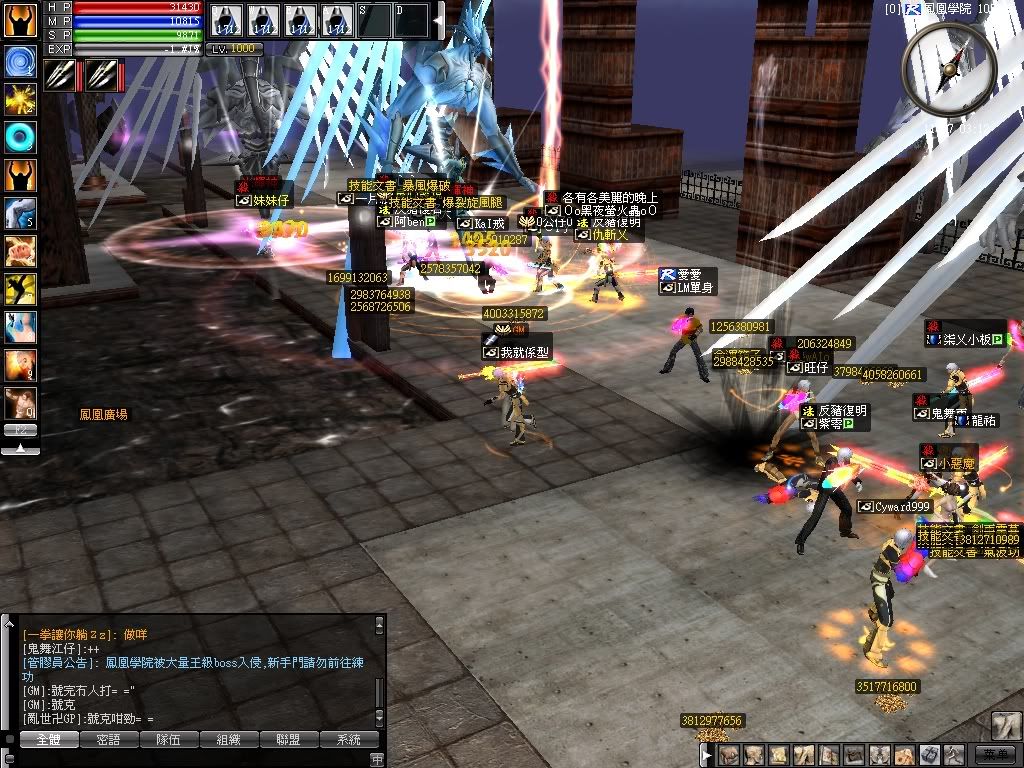Toggle the 中 input language button
Screen dimensions: 1024x768
pos(377,759)
